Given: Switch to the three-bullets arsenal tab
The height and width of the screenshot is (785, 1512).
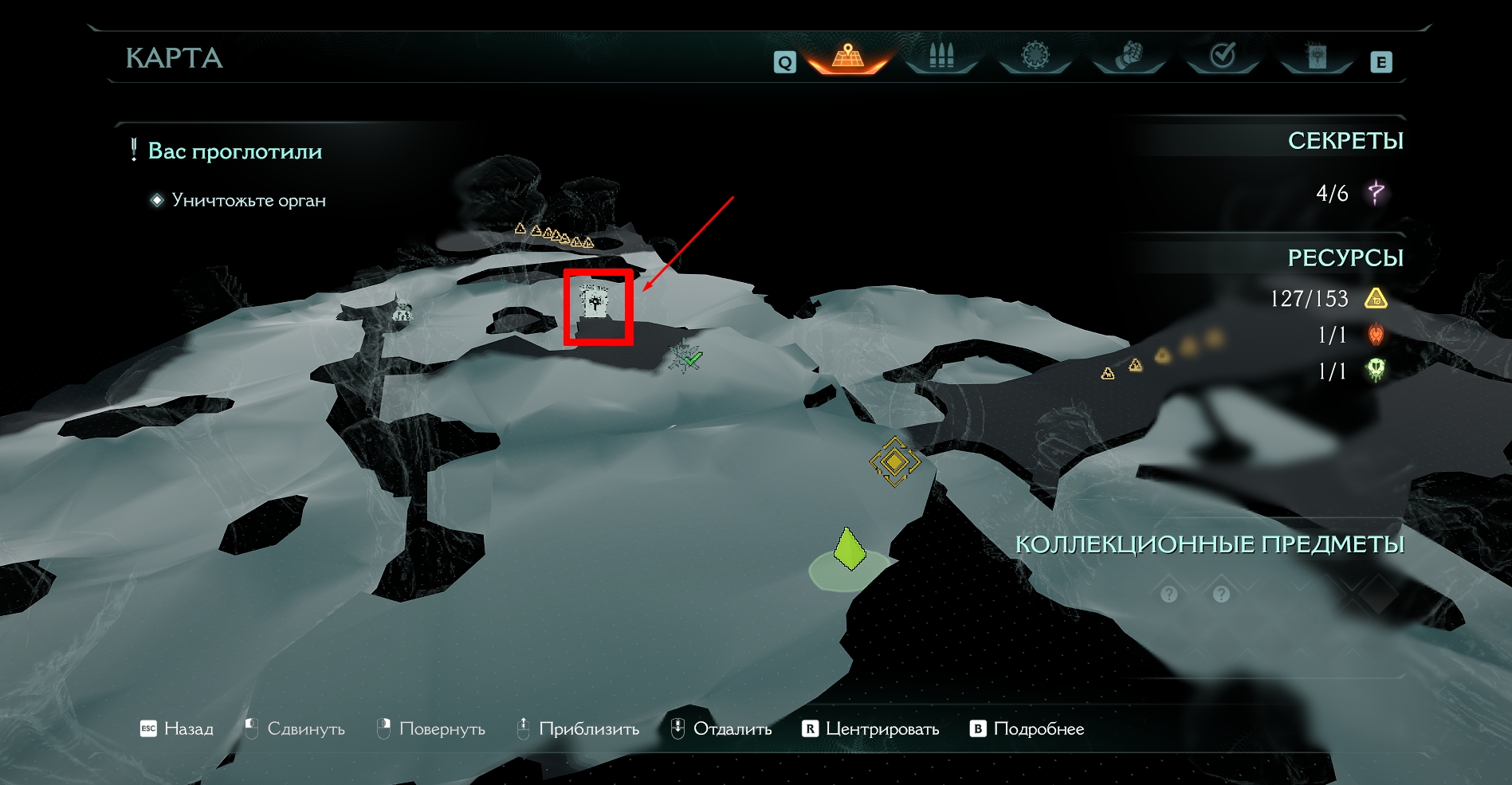Looking at the screenshot, I should [941, 57].
